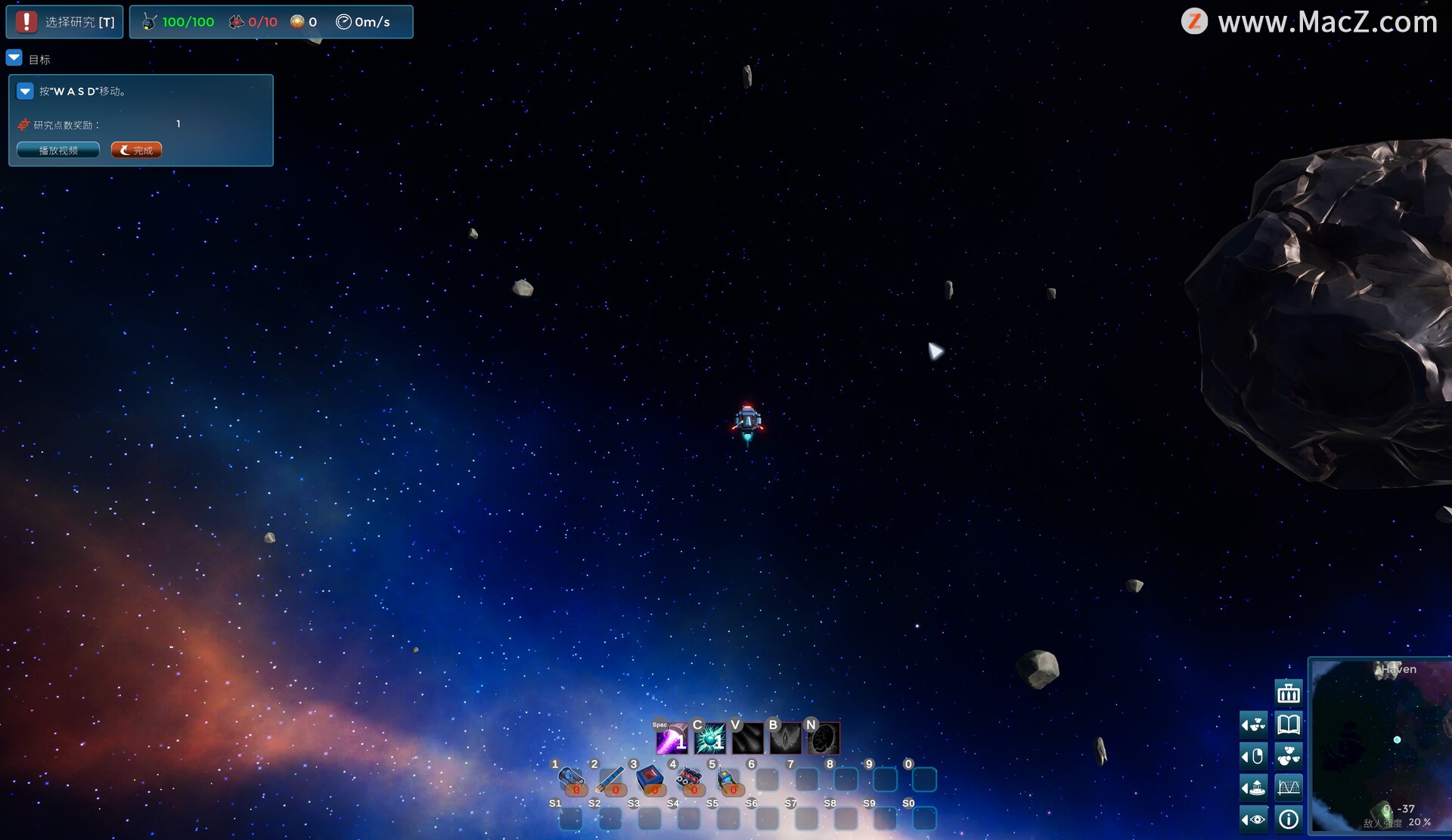The height and width of the screenshot is (840, 1452).
Task: Activate the teal energy orb ability
Action: click(709, 739)
